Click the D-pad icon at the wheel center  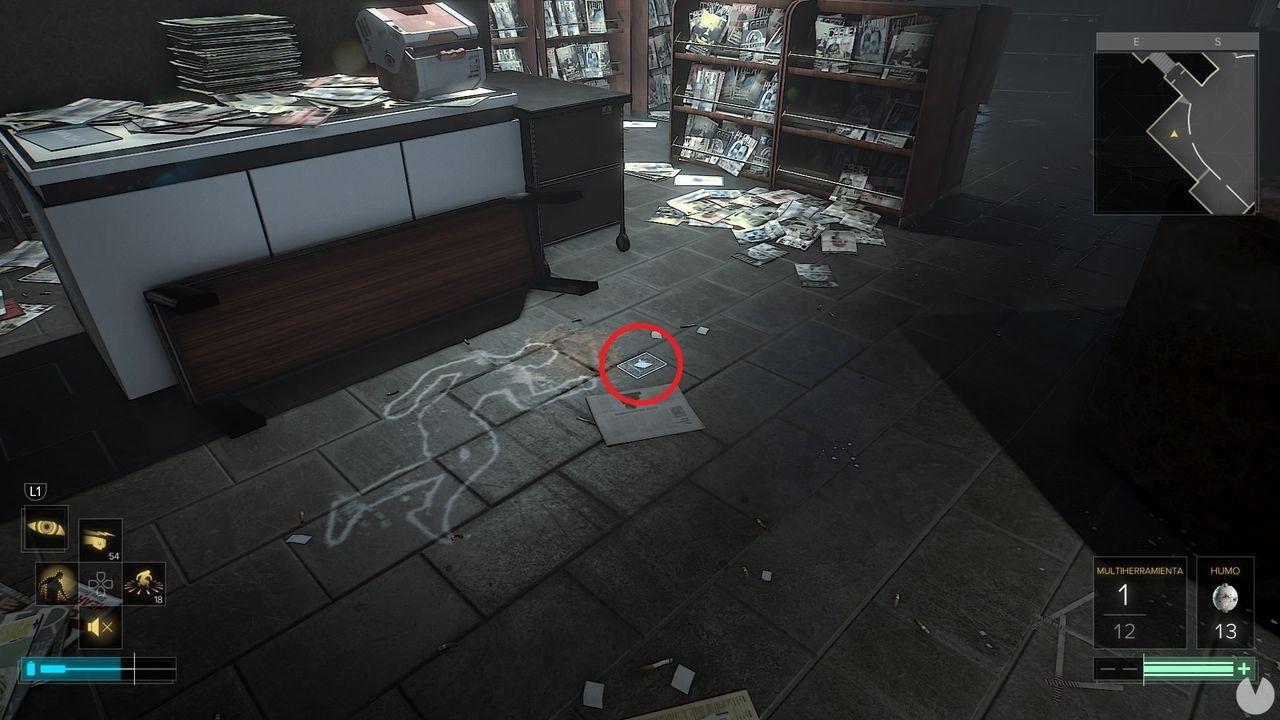(100, 583)
